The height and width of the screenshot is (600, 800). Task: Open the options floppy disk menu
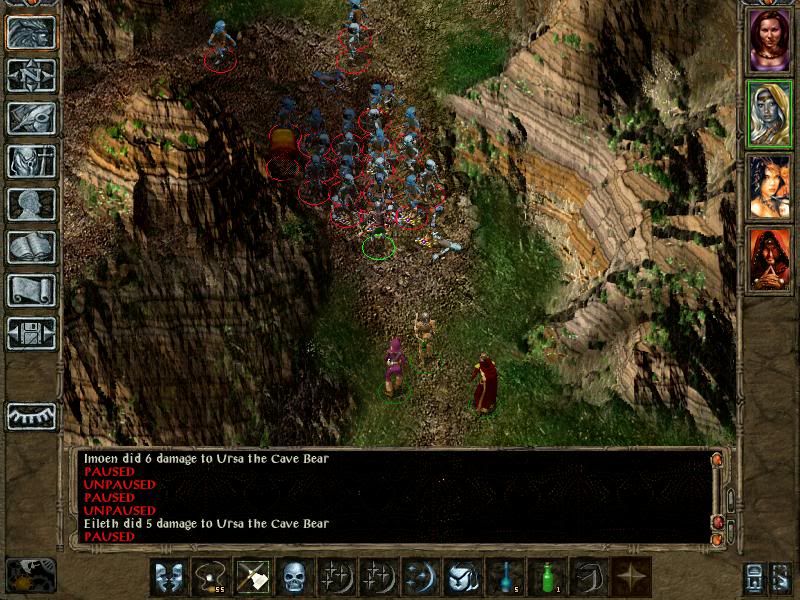pyautogui.click(x=31, y=333)
